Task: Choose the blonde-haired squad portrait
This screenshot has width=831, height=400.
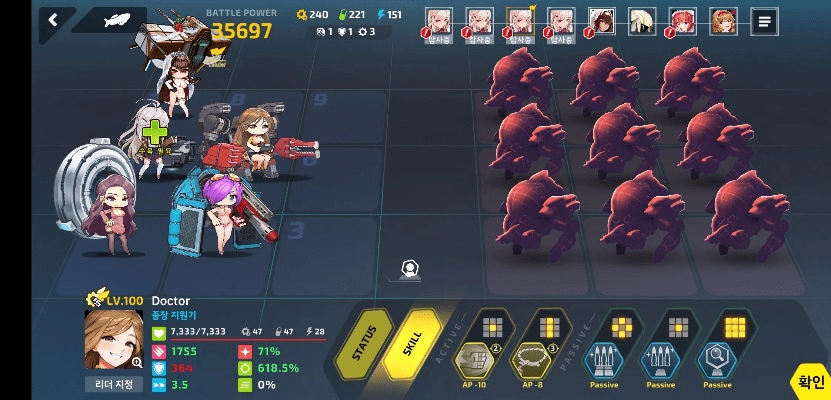Action: [x=642, y=21]
